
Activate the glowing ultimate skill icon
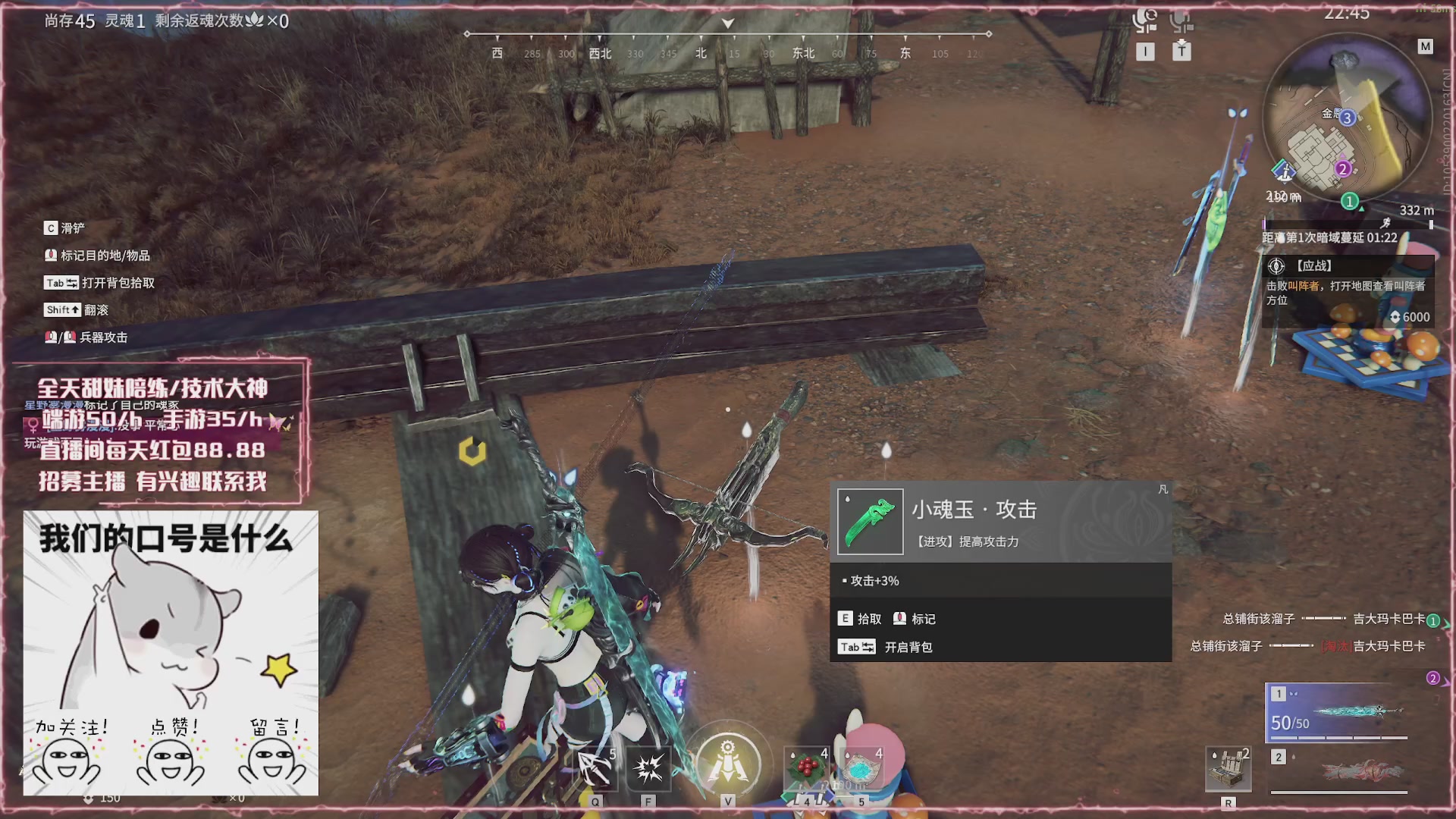click(727, 764)
